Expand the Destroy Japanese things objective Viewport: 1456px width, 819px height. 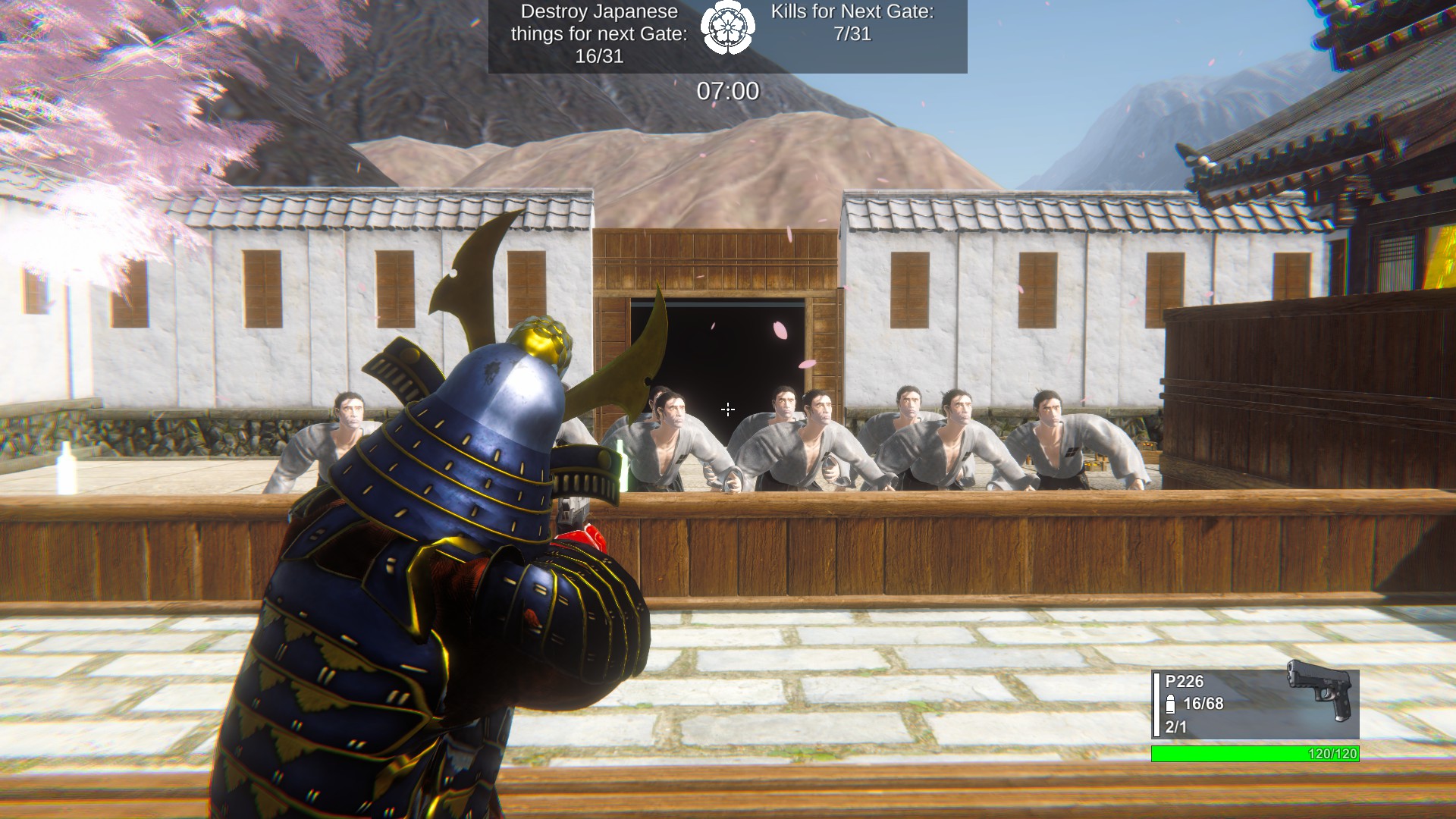(599, 34)
